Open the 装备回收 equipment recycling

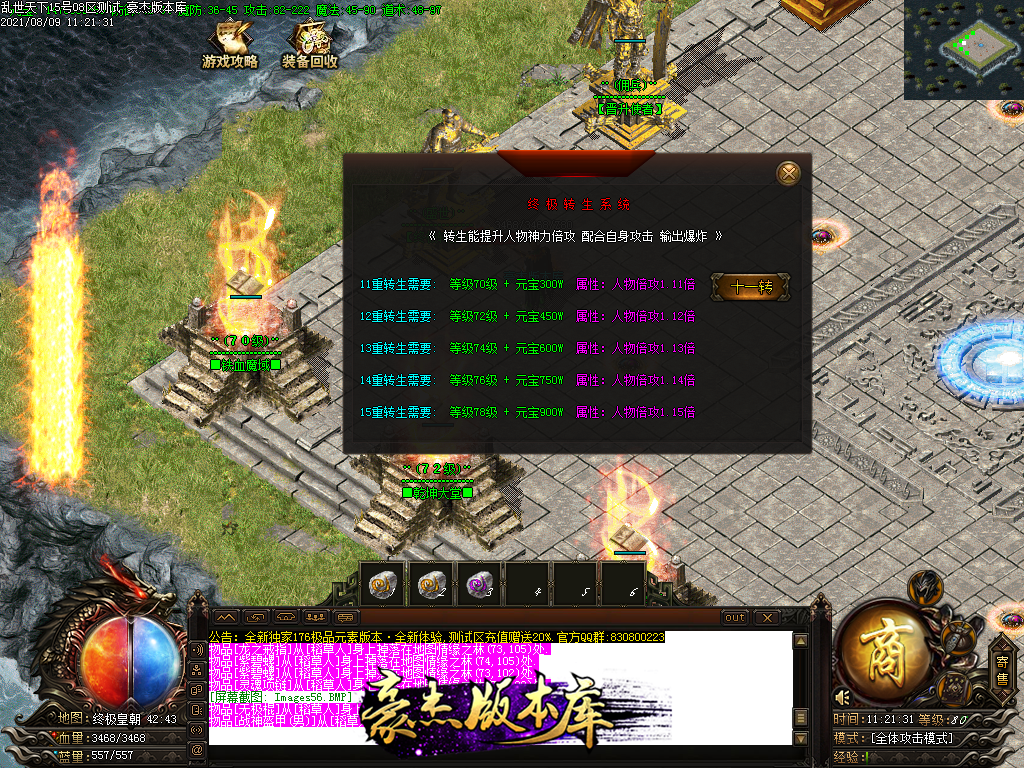[x=310, y=46]
